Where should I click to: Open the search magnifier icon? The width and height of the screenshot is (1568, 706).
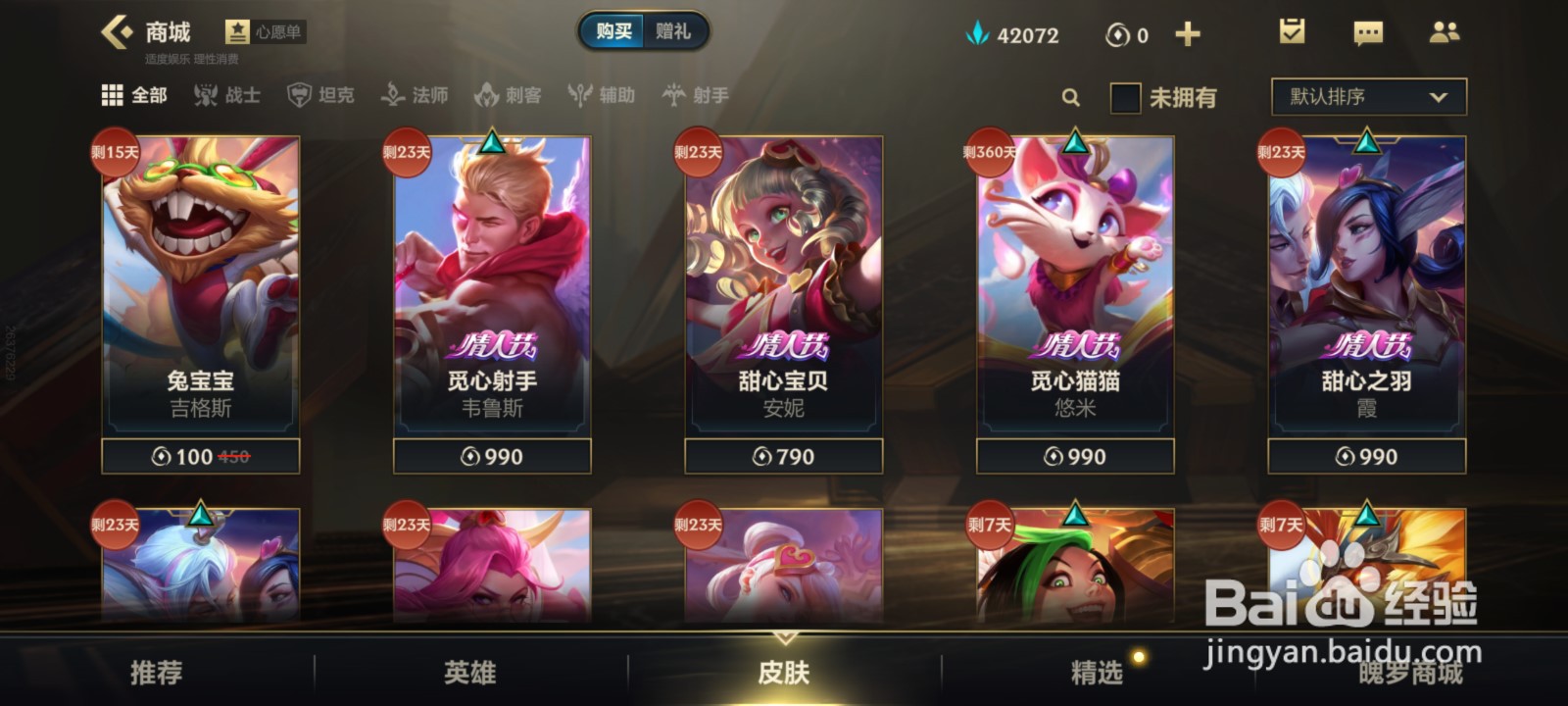[x=1070, y=98]
